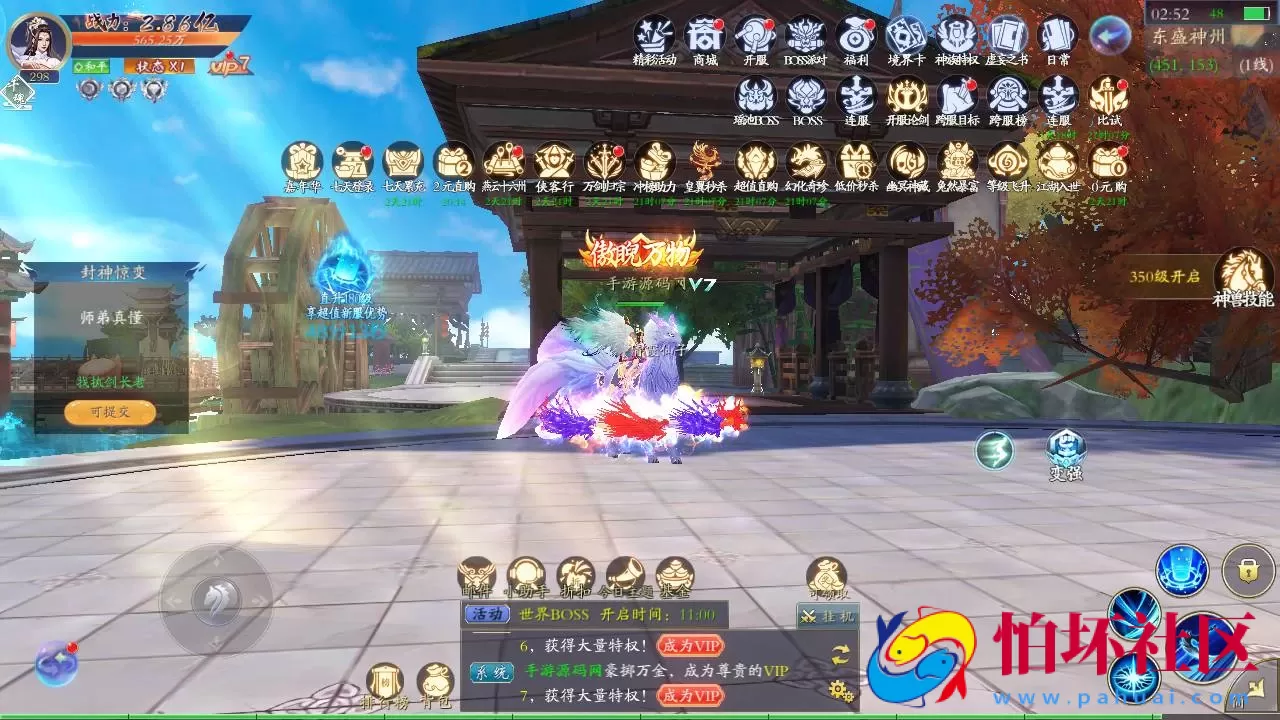
Task: Select the 七天登录 login reward icon
Action: pyautogui.click(x=352, y=163)
